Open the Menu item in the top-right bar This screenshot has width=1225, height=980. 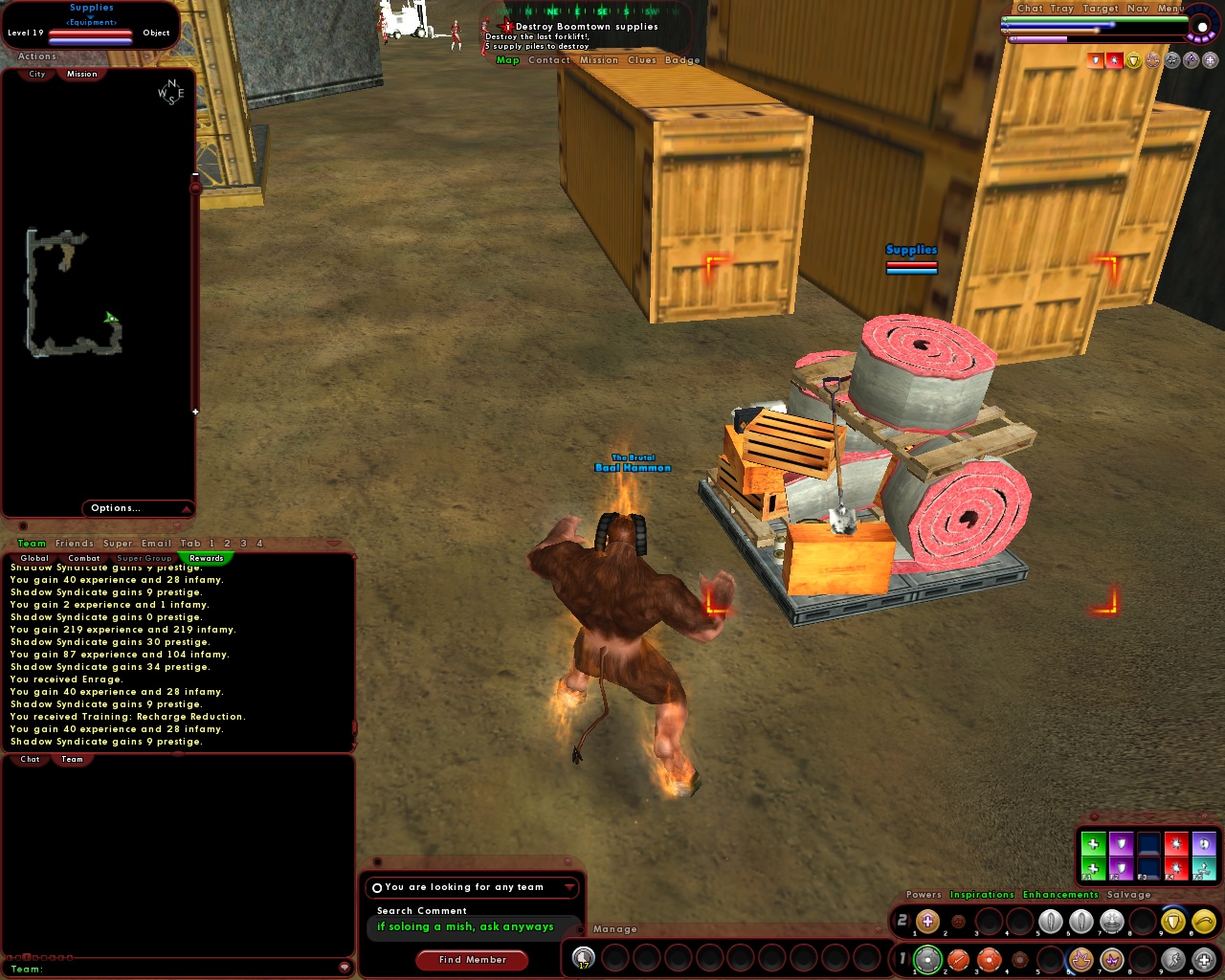1169,8
